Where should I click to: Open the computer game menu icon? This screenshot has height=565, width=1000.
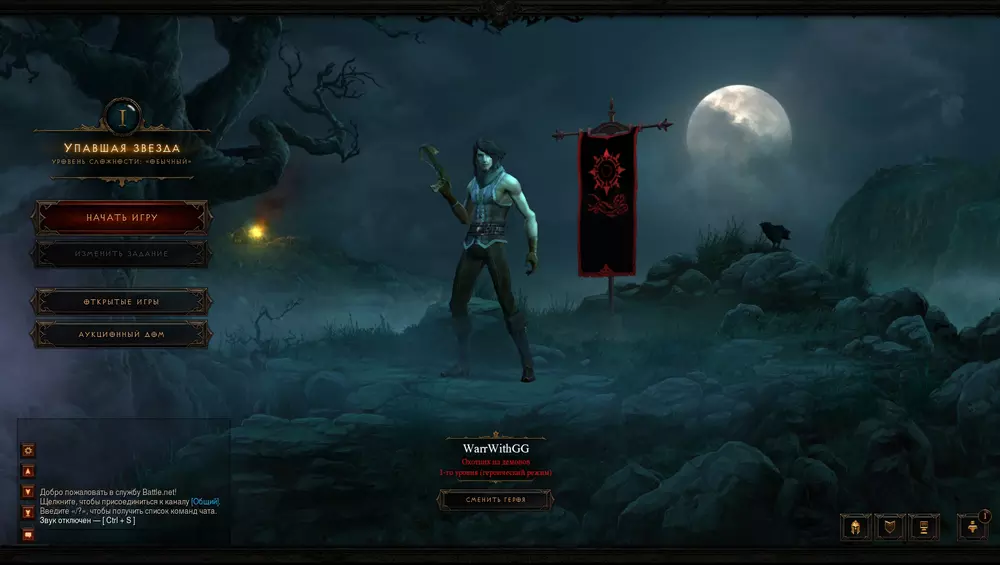pyautogui.click(x=925, y=527)
